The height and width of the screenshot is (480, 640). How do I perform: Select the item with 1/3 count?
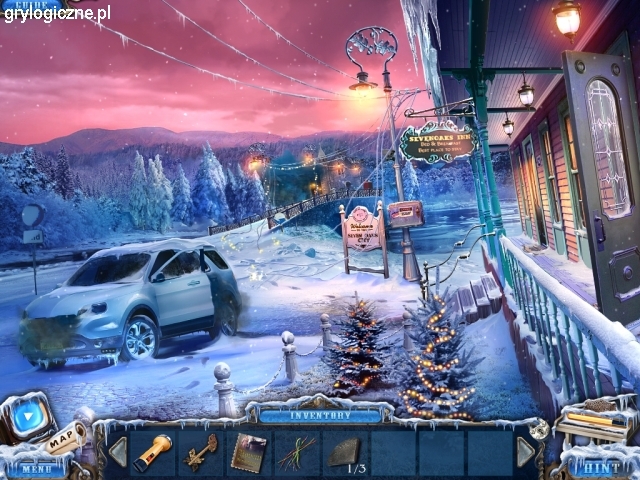point(344,453)
